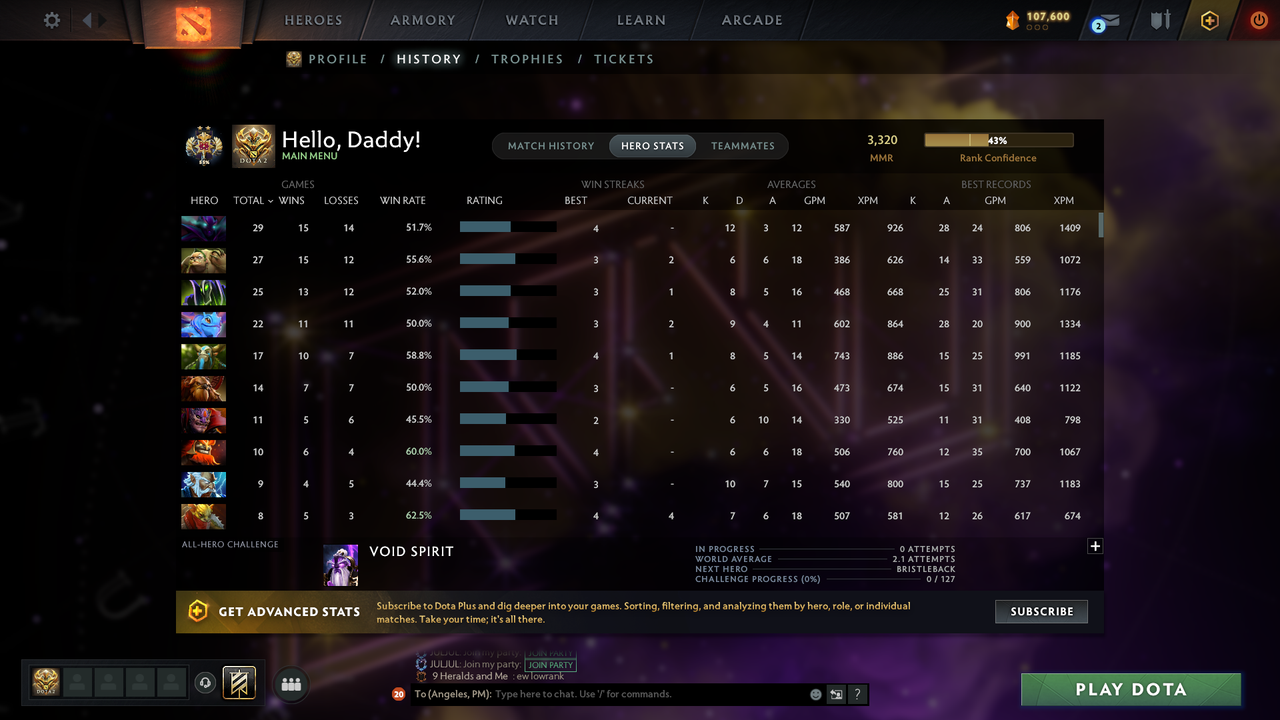The height and width of the screenshot is (720, 1280).
Task: Click the friends group icon near chat
Action: tap(291, 684)
